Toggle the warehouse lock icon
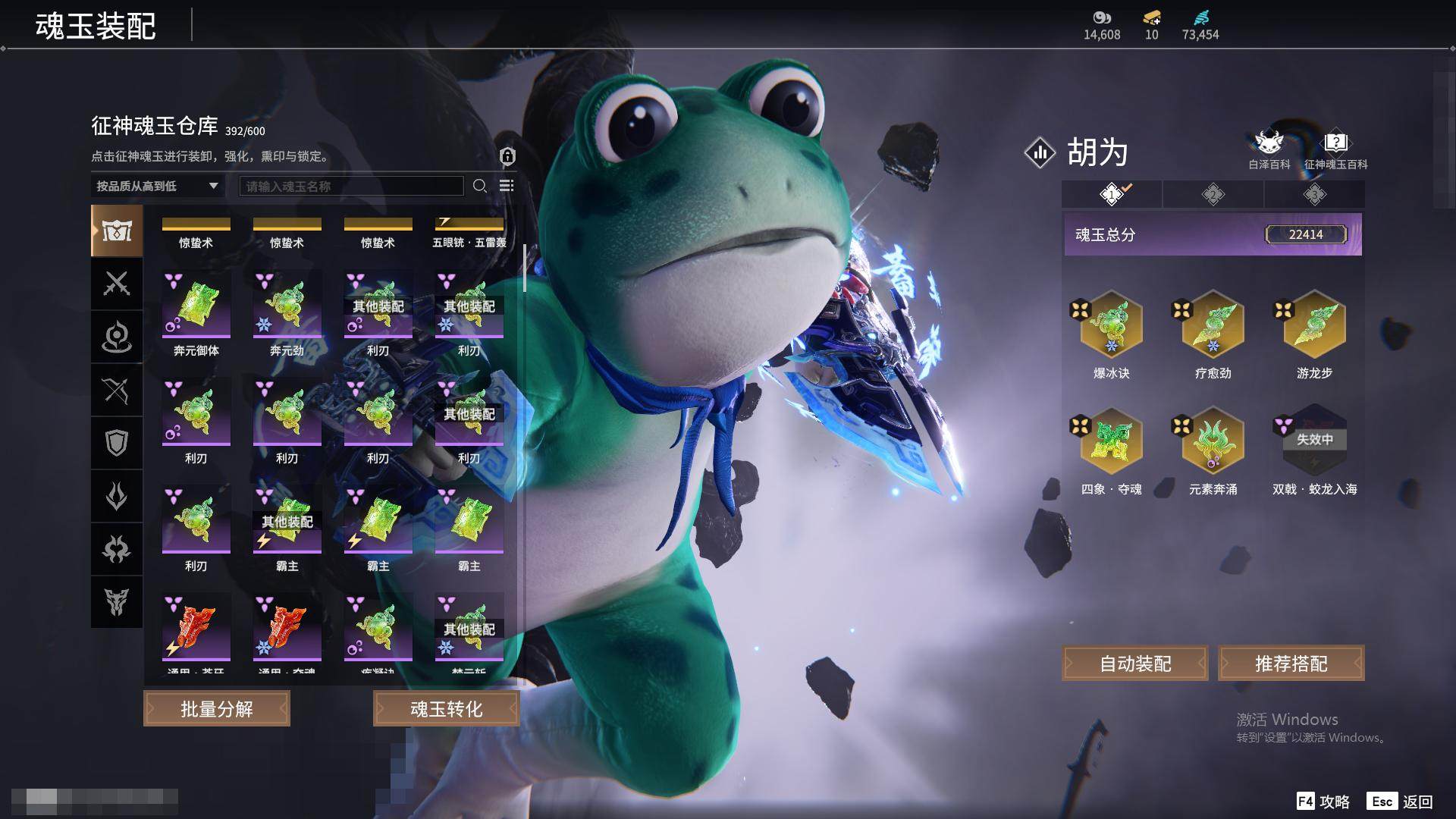 point(507,156)
